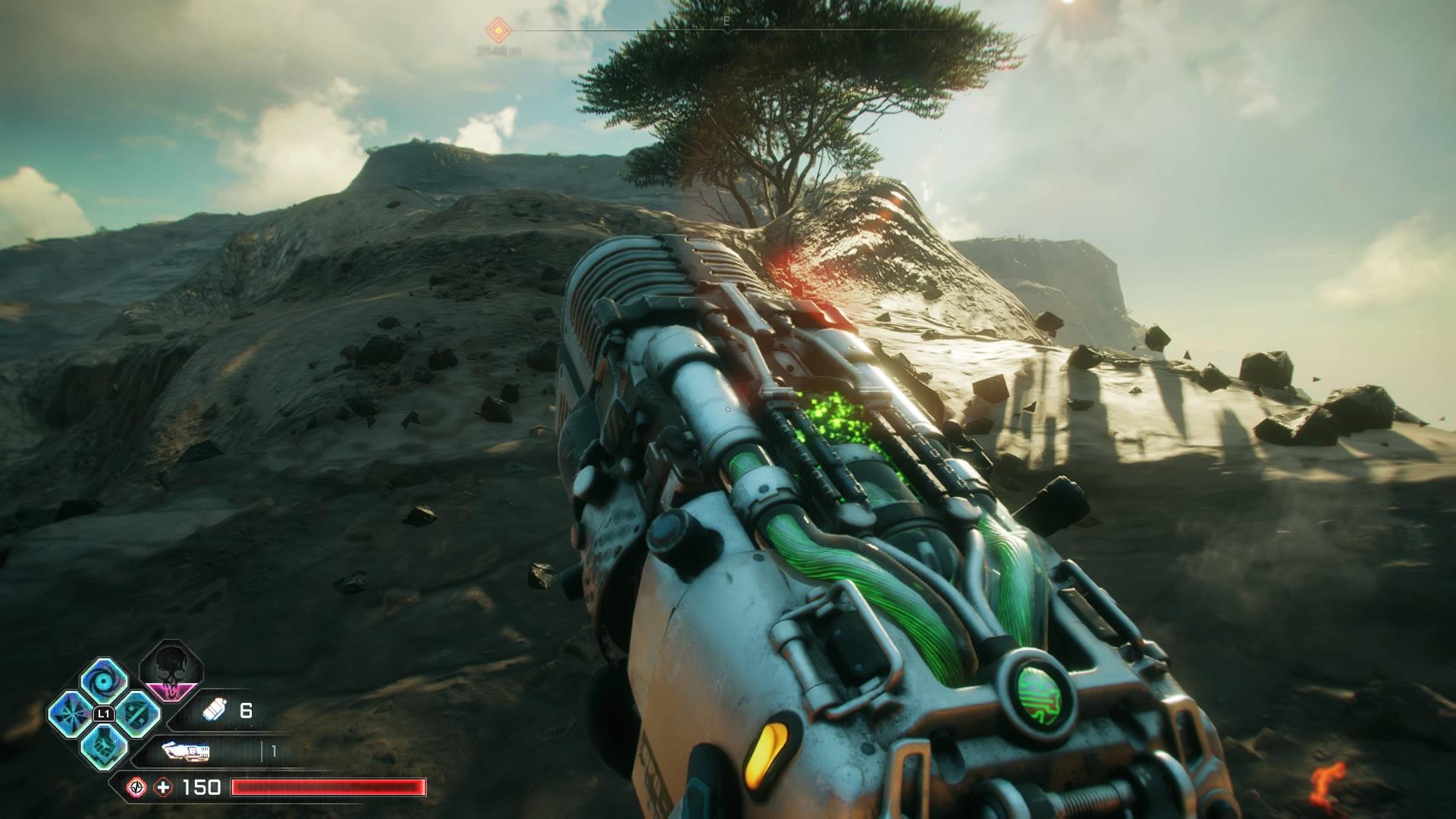Click the crossed-out mutant icon on health bar
This screenshot has width=1456, height=819.
click(136, 788)
